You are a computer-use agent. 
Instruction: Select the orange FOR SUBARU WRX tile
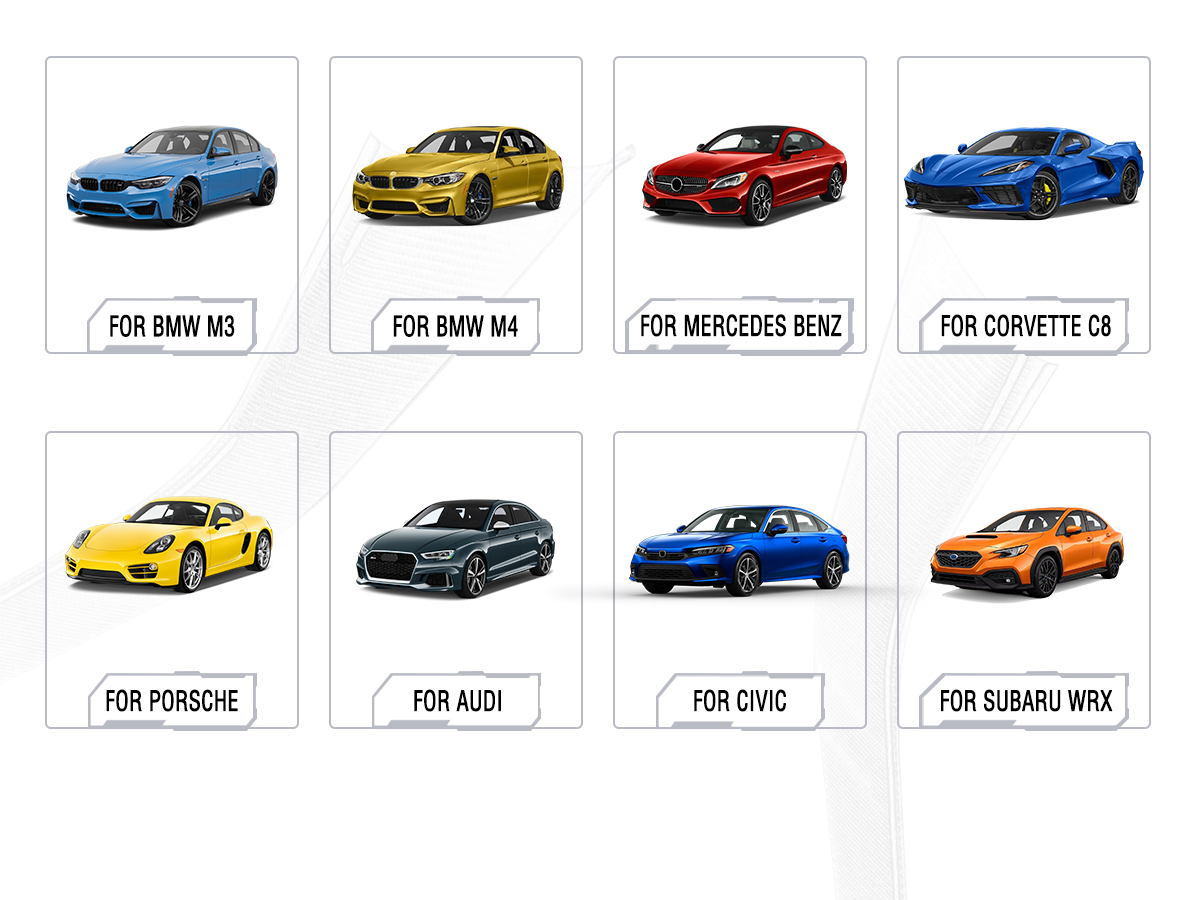pos(1024,580)
